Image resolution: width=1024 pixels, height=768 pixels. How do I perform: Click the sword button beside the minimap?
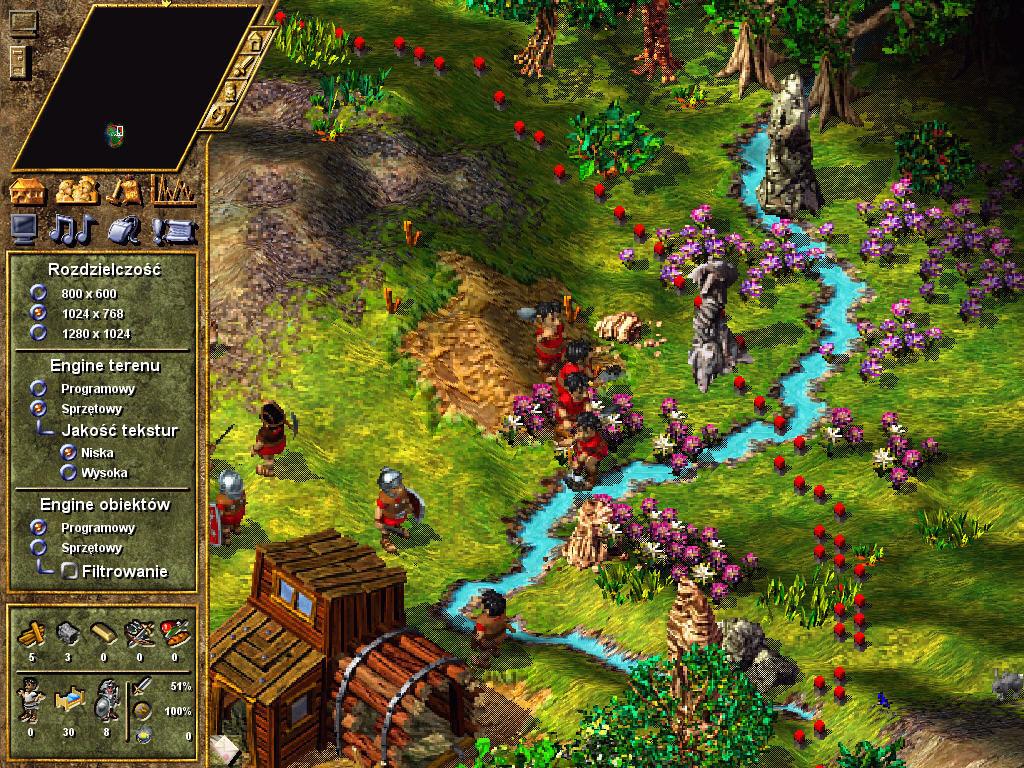(x=243, y=66)
